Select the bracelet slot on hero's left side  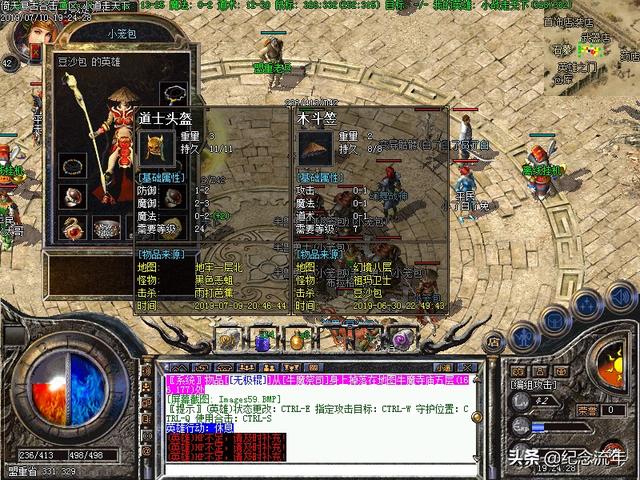[x=72, y=166]
